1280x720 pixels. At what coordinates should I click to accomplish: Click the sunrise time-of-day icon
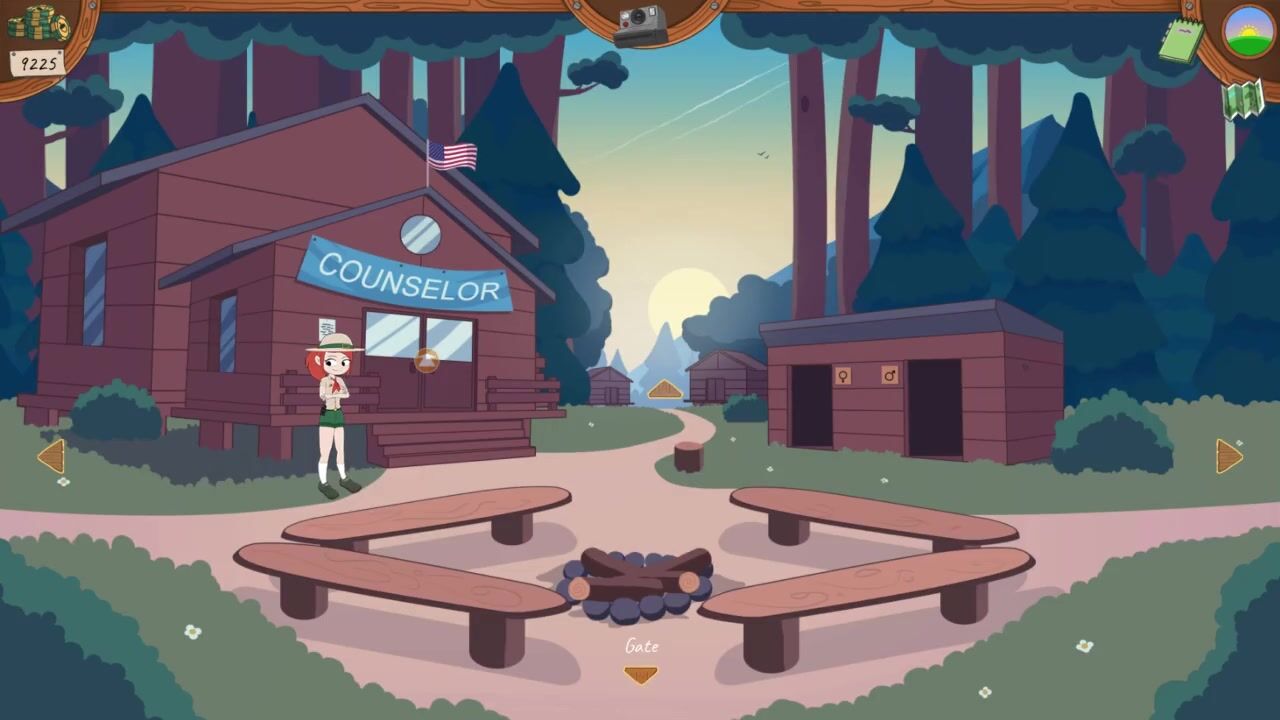(x=1249, y=32)
